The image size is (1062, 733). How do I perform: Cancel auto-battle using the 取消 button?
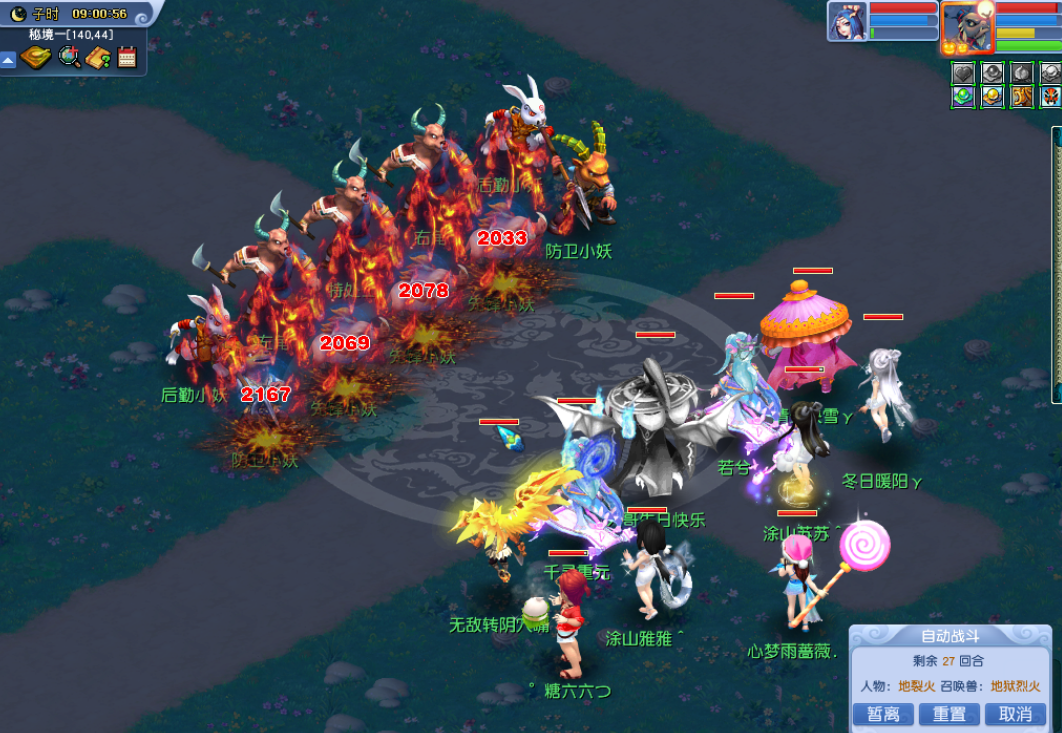coord(1015,714)
